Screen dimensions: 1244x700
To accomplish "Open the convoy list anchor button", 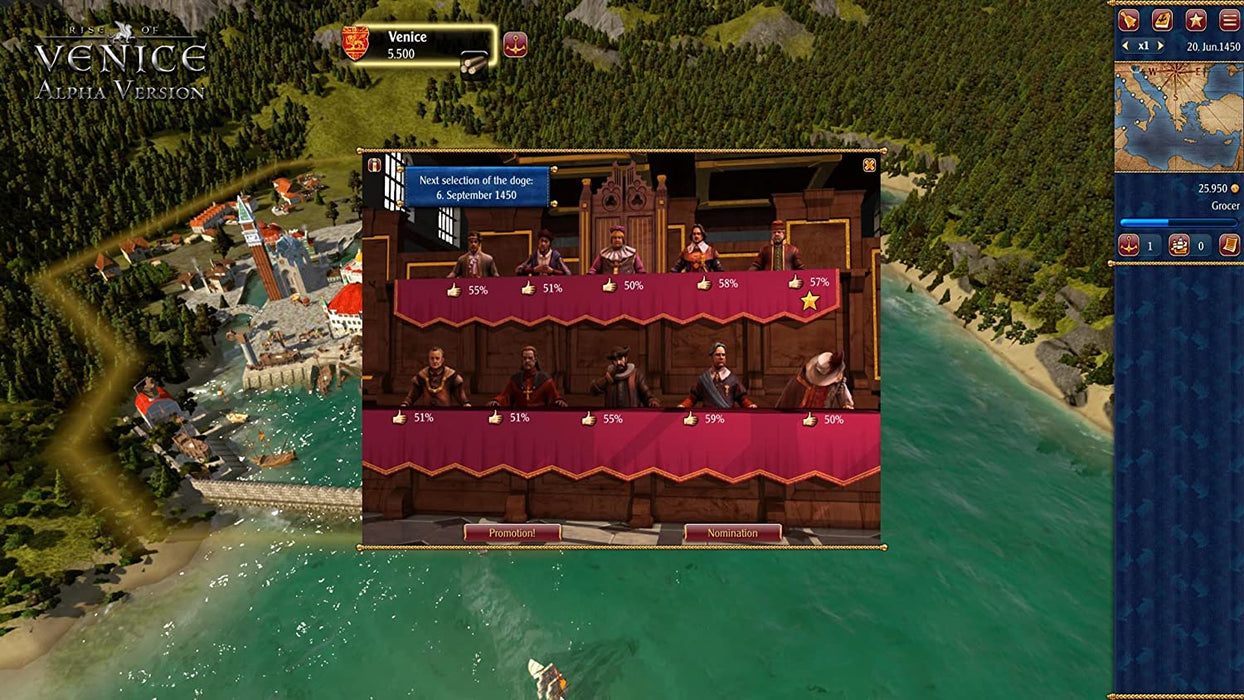I will [1129, 245].
